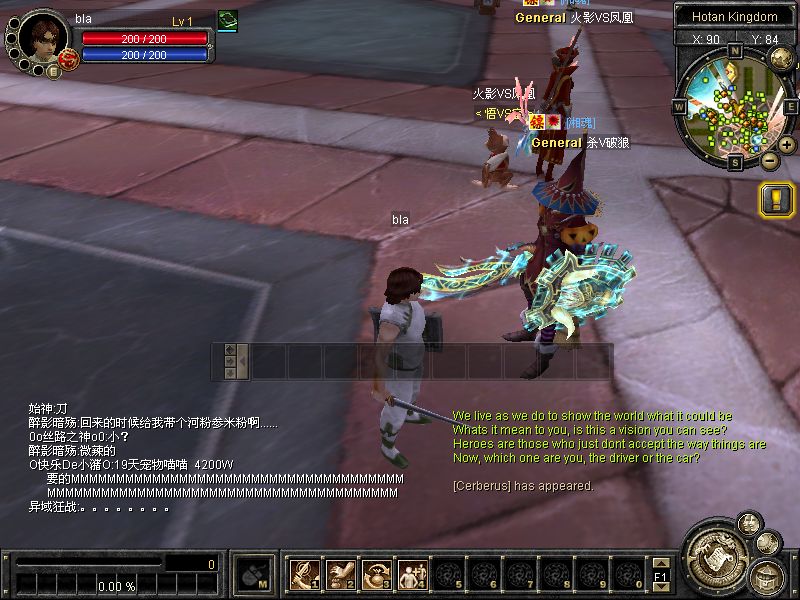Zoom in the minimap with plus button
Viewport: 800px width, 600px height.
click(787, 145)
